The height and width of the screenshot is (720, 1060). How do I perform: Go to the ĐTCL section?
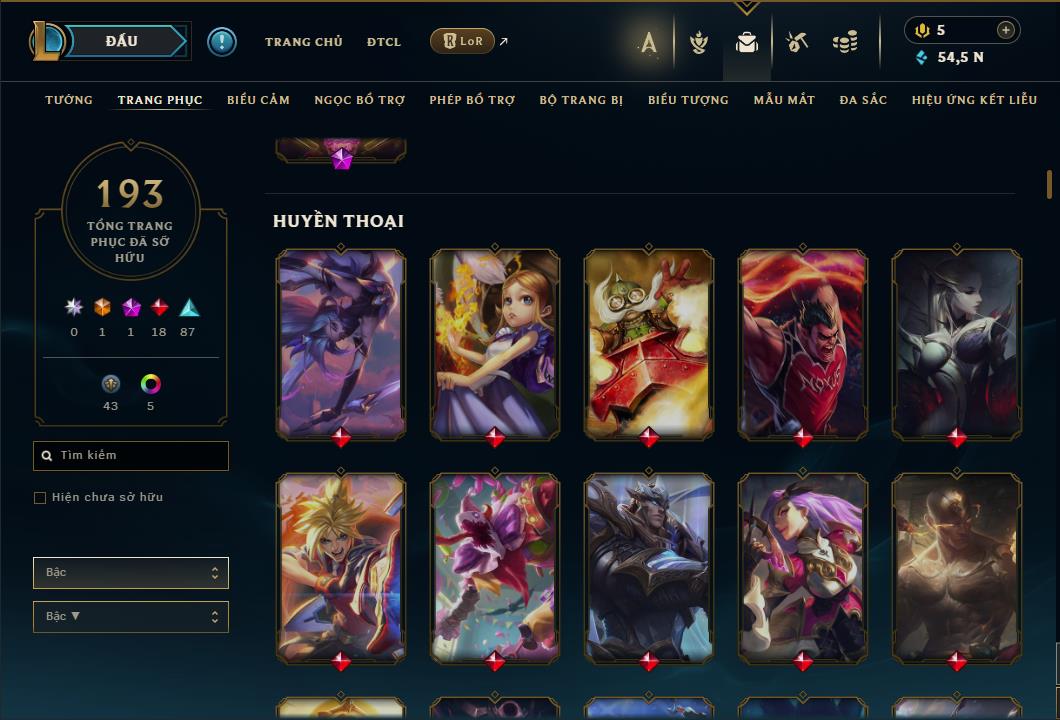coord(383,42)
